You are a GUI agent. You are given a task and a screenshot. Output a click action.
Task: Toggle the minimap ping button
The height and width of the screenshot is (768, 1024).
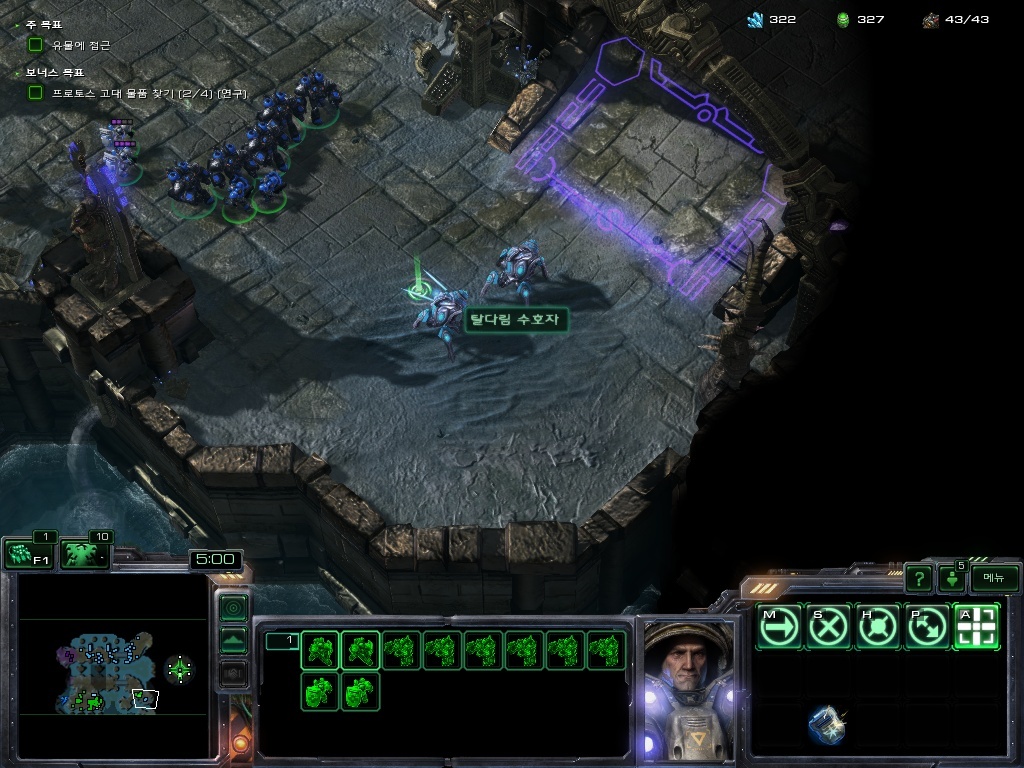point(233,607)
